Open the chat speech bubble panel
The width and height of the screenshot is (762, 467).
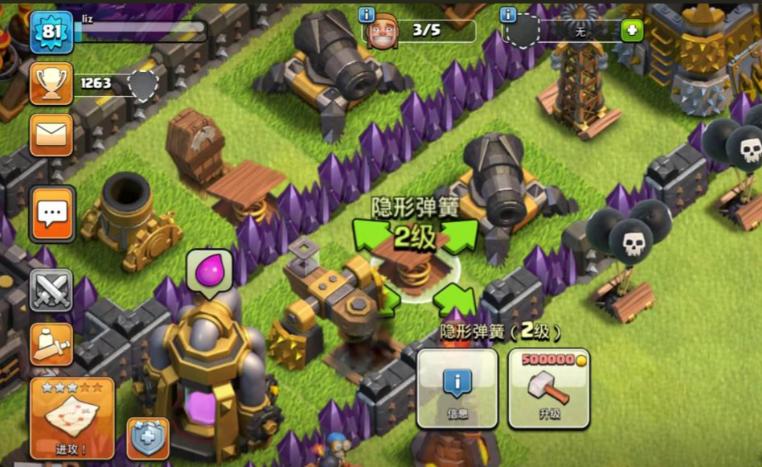[x=52, y=213]
